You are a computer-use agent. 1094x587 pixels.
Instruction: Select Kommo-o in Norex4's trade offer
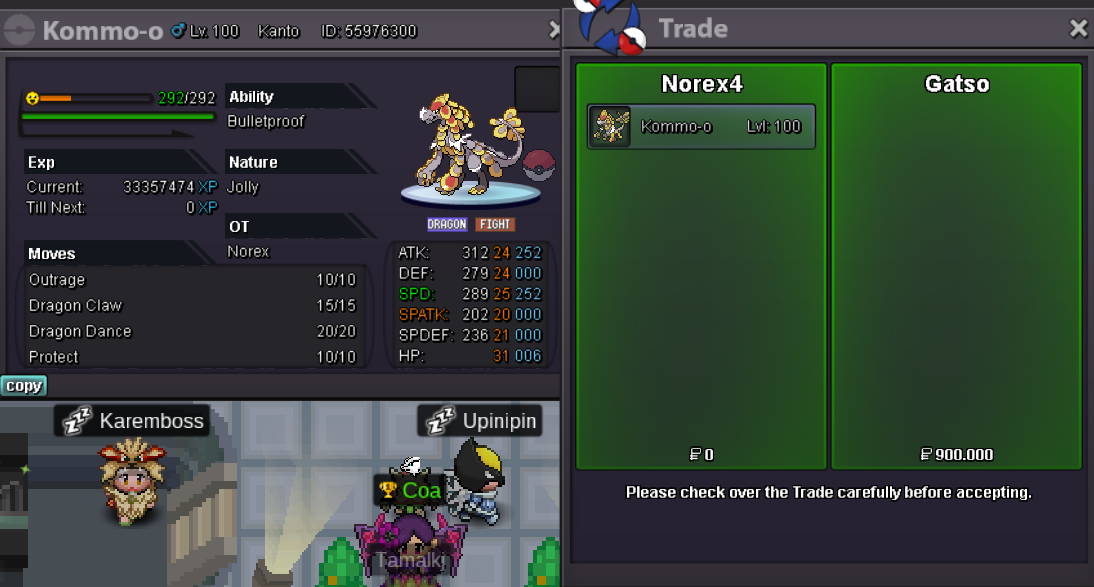(x=701, y=127)
